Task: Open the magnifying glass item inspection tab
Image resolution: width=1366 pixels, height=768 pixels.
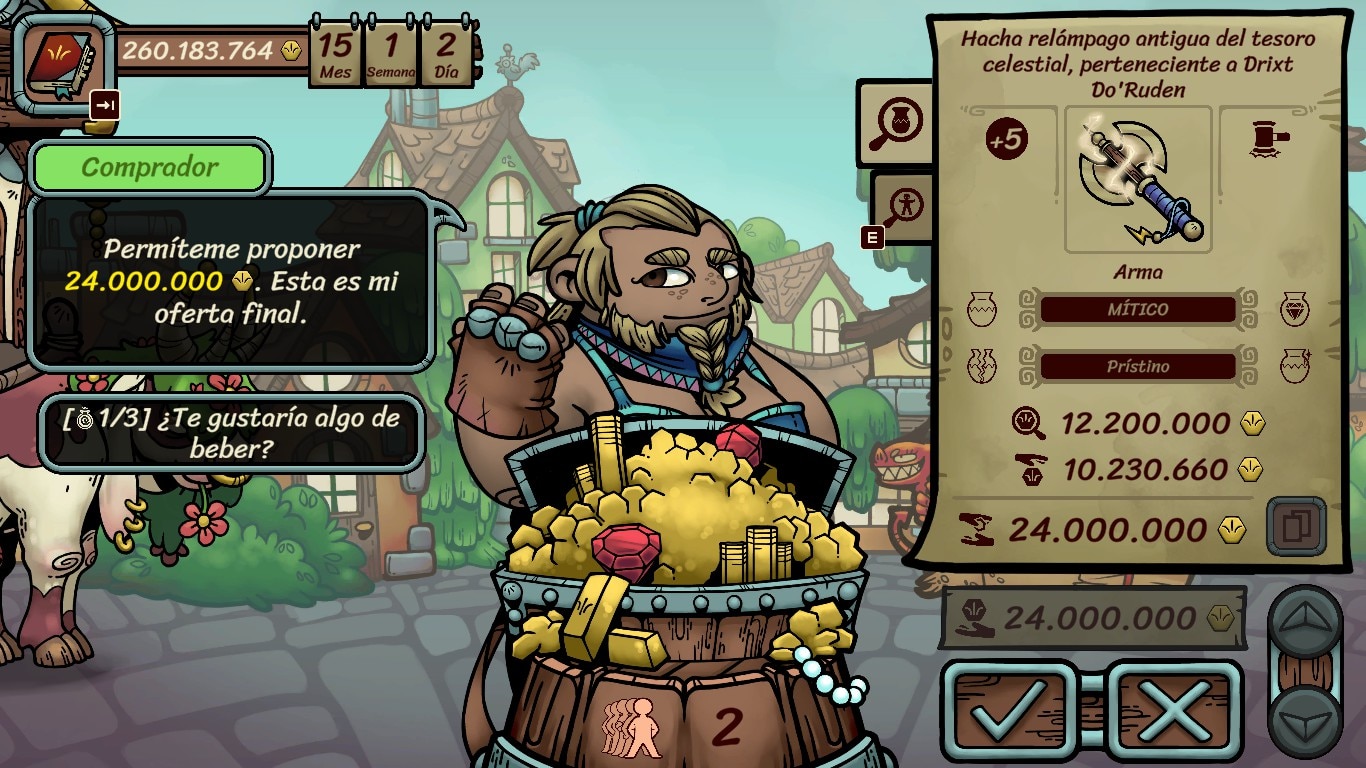Action: pos(894,124)
